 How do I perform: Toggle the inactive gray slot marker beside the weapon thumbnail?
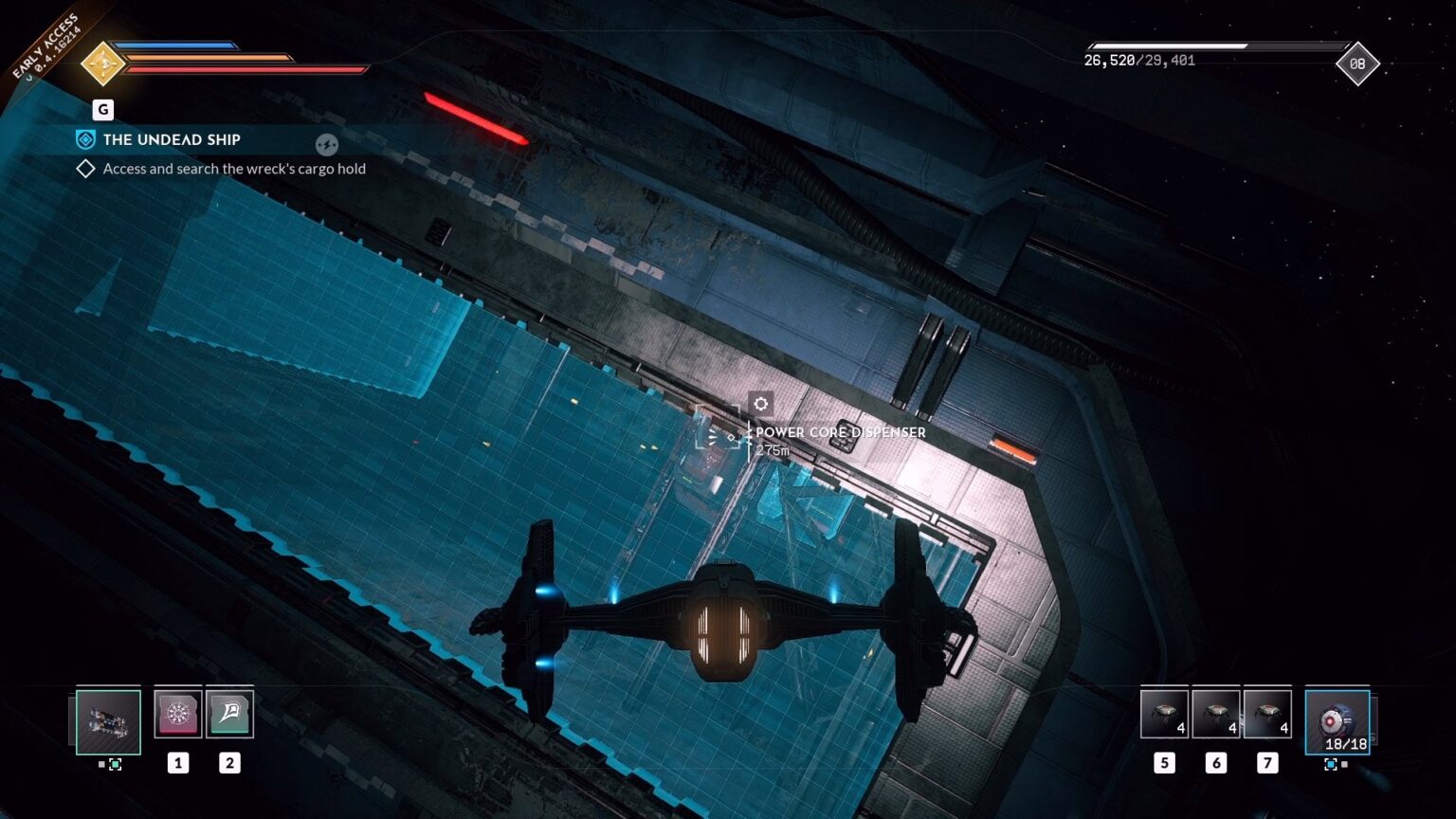pos(101,763)
